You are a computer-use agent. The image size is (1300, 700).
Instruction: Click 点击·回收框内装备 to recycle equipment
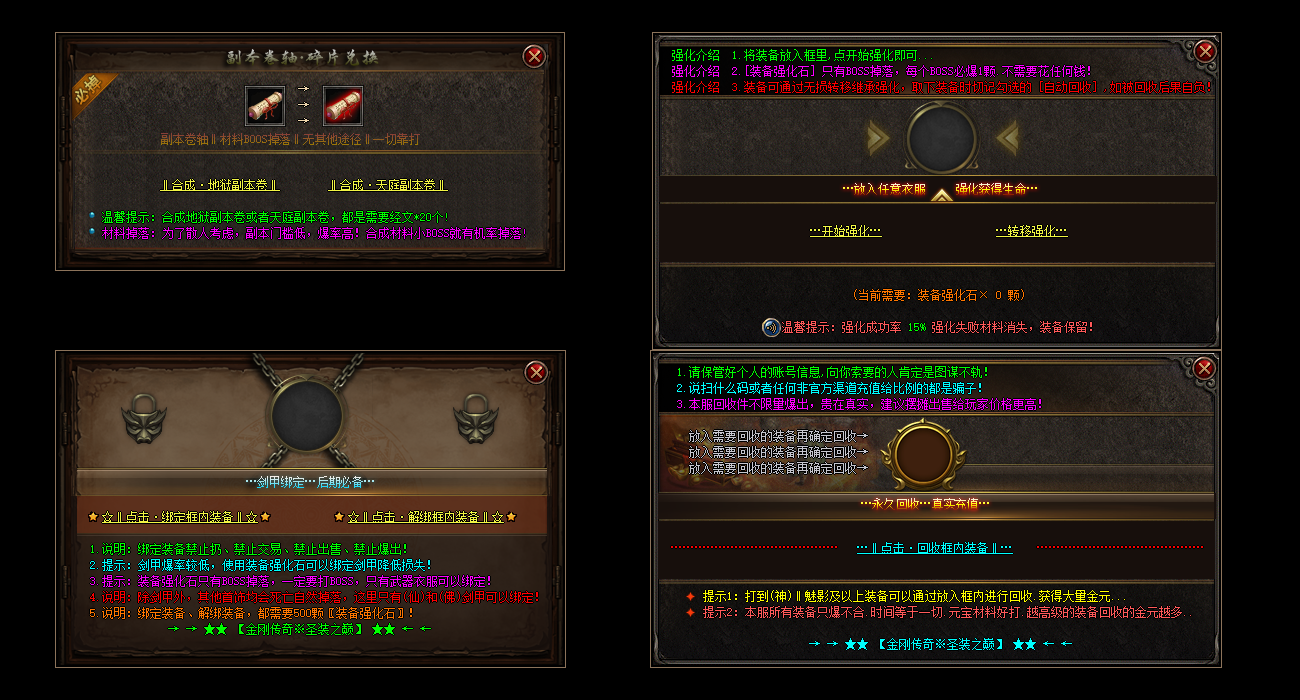pyautogui.click(x=934, y=548)
